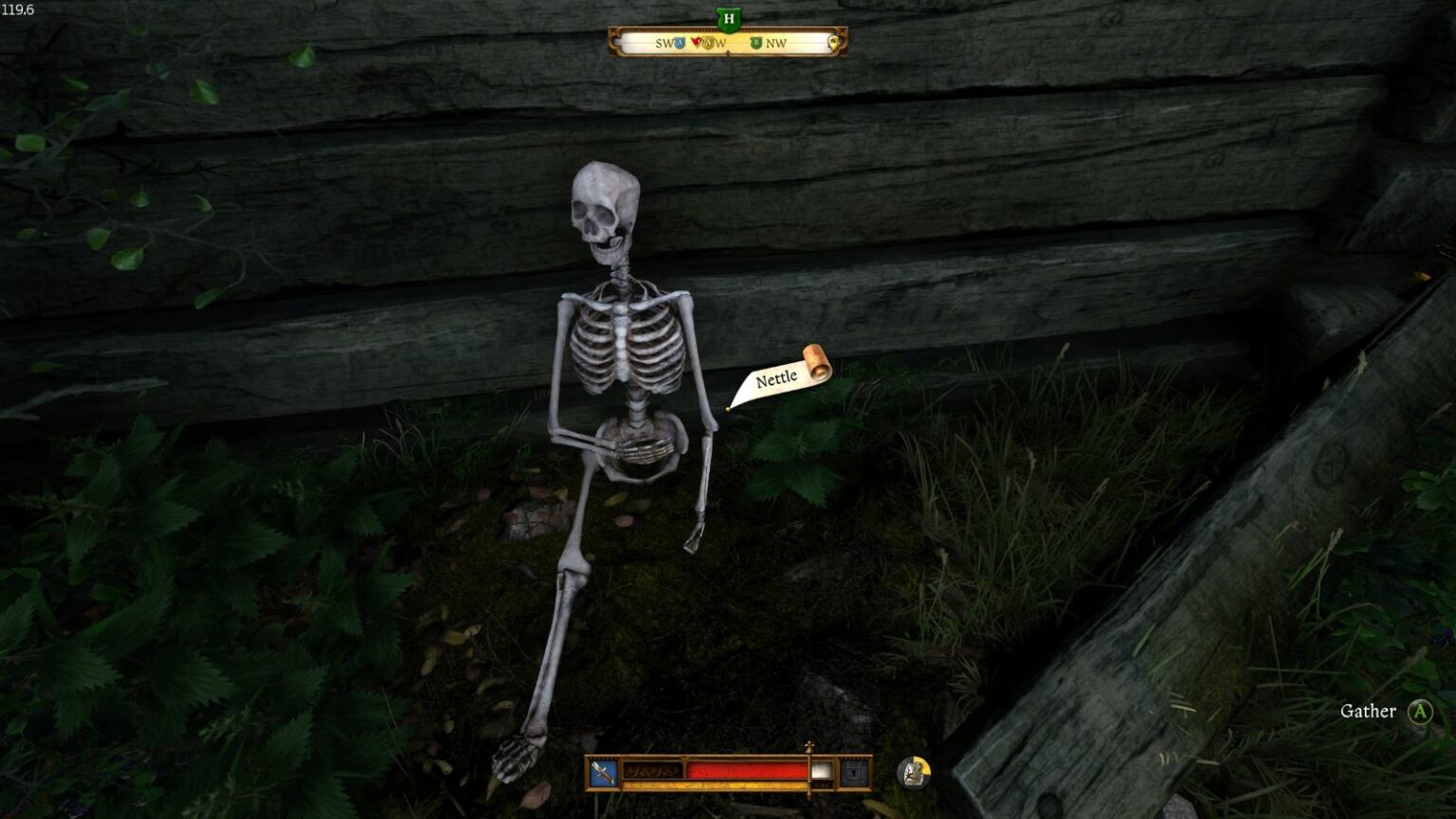
Task: Select the red map pin marker on the compass
Action: click(x=695, y=42)
